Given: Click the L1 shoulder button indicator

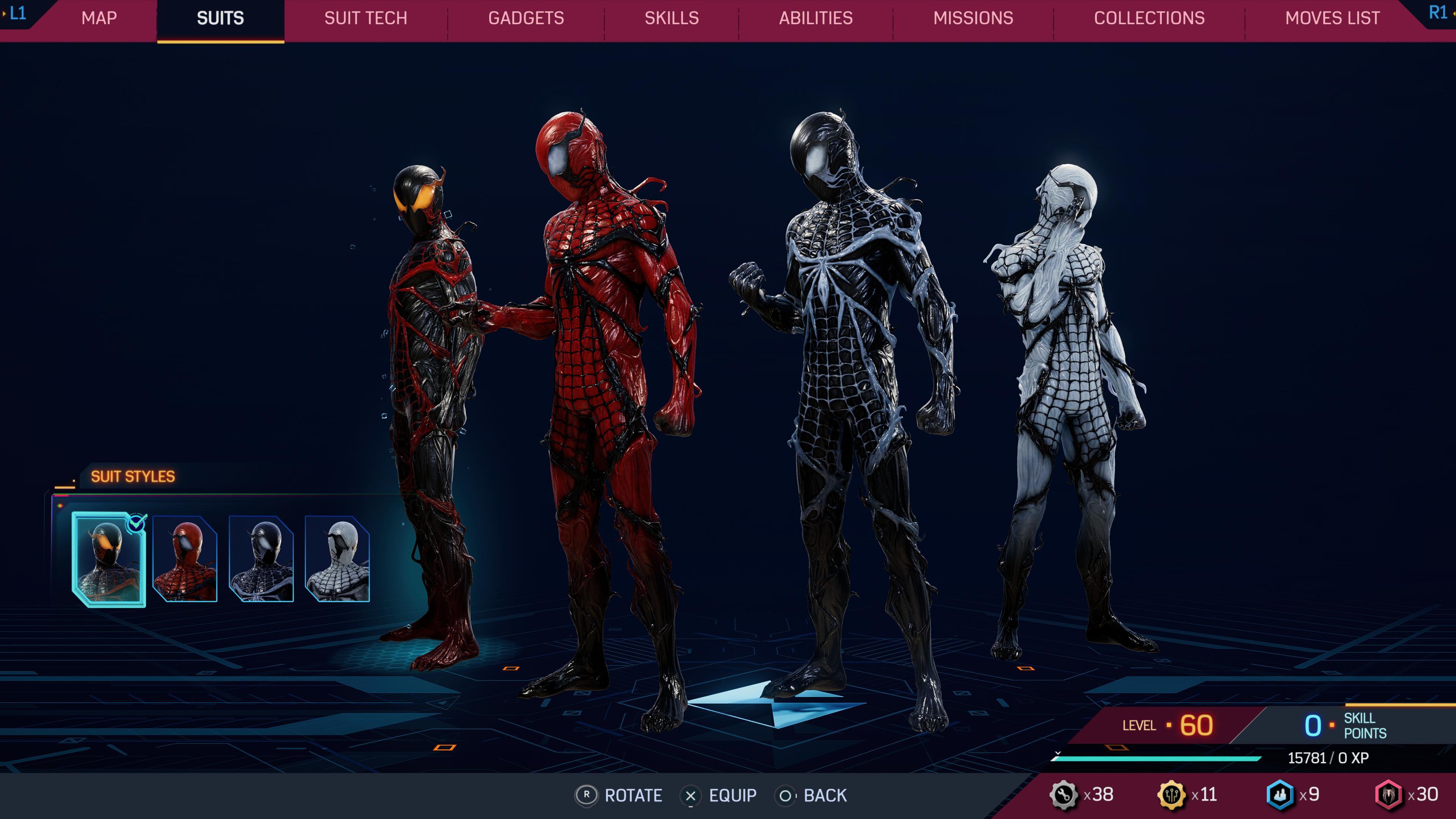Looking at the screenshot, I should [17, 15].
